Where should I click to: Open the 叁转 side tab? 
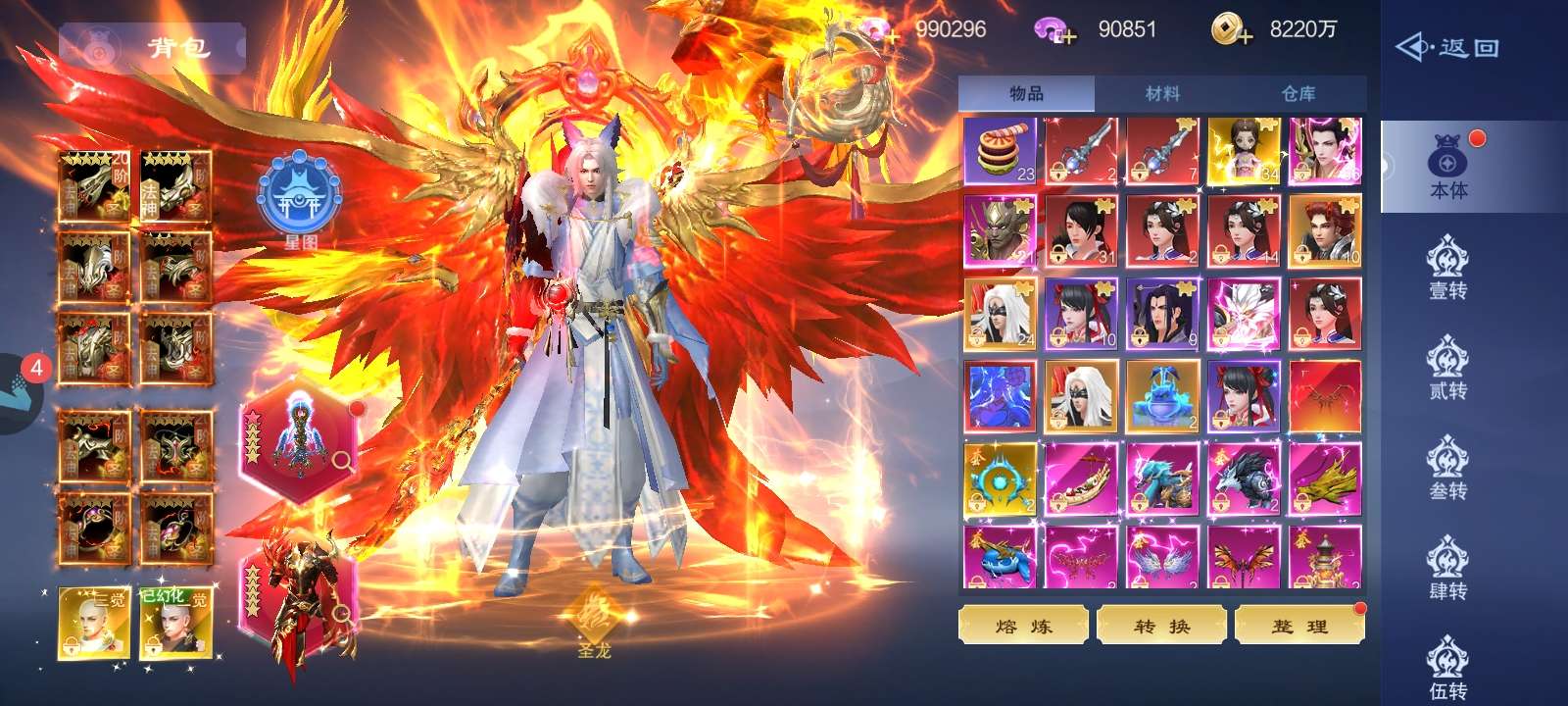(x=1448, y=469)
